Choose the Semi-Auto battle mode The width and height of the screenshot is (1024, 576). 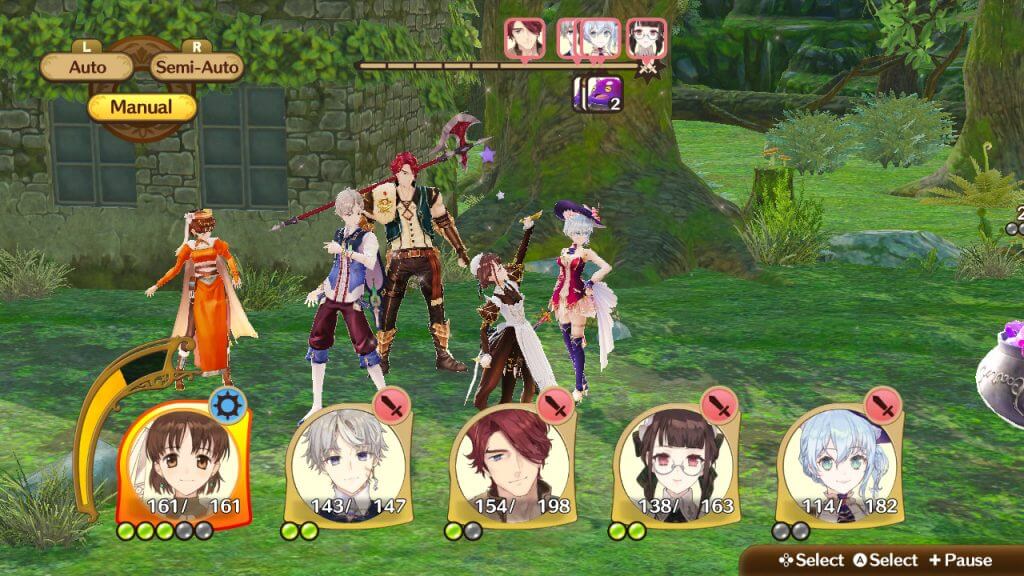point(196,68)
